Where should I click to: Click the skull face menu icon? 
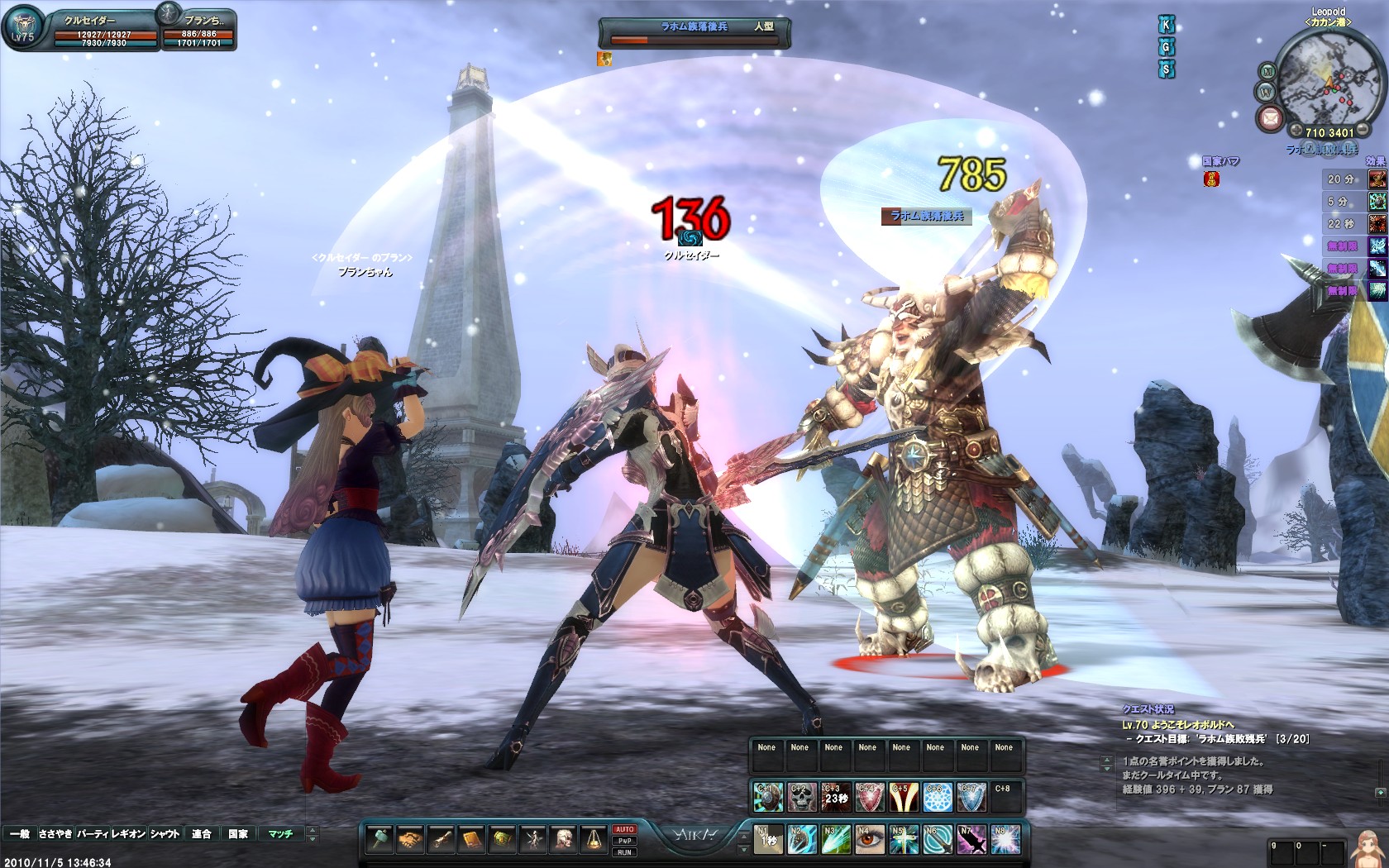563,840
